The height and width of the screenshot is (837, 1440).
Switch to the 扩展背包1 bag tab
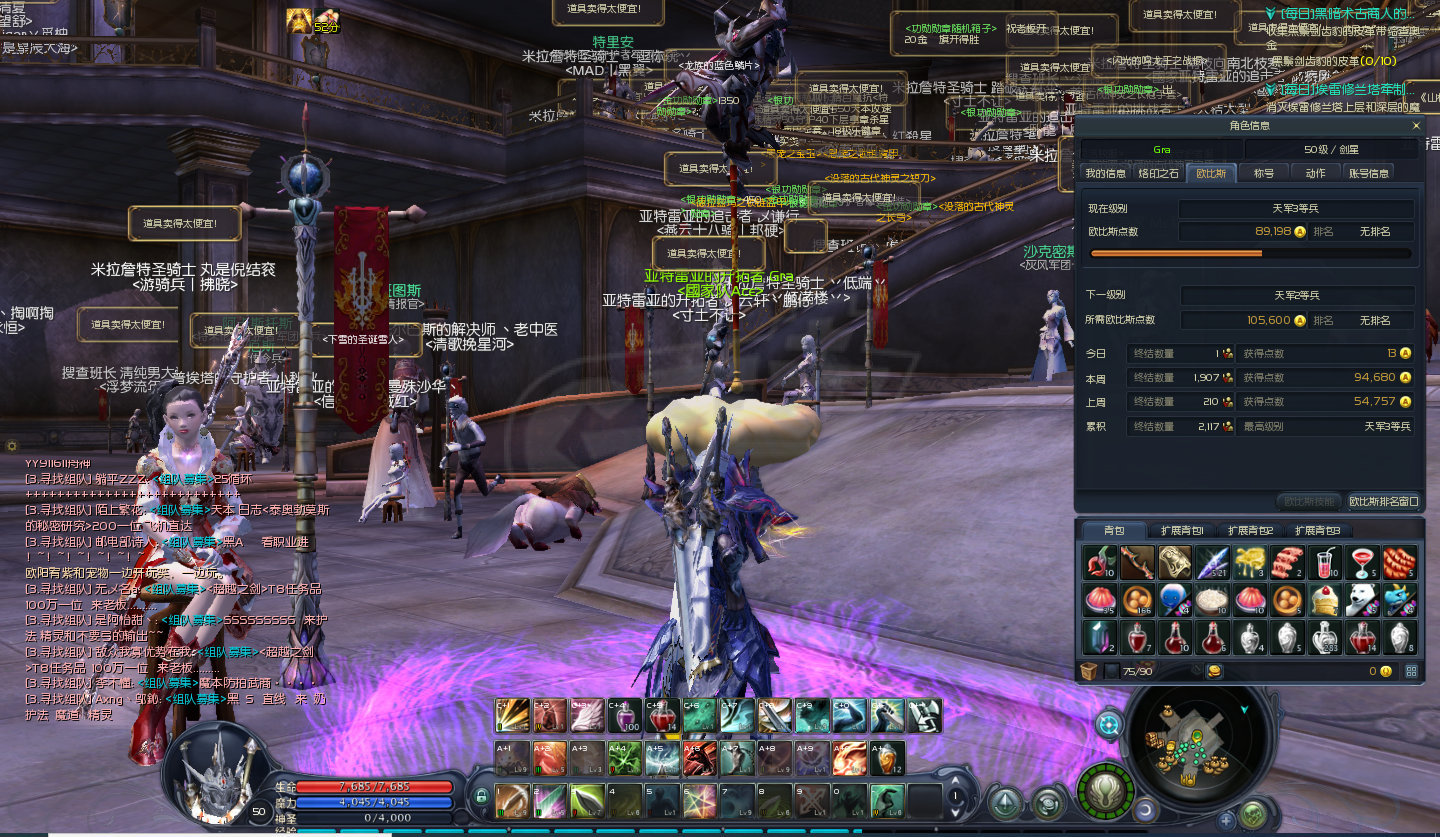pyautogui.click(x=1182, y=530)
